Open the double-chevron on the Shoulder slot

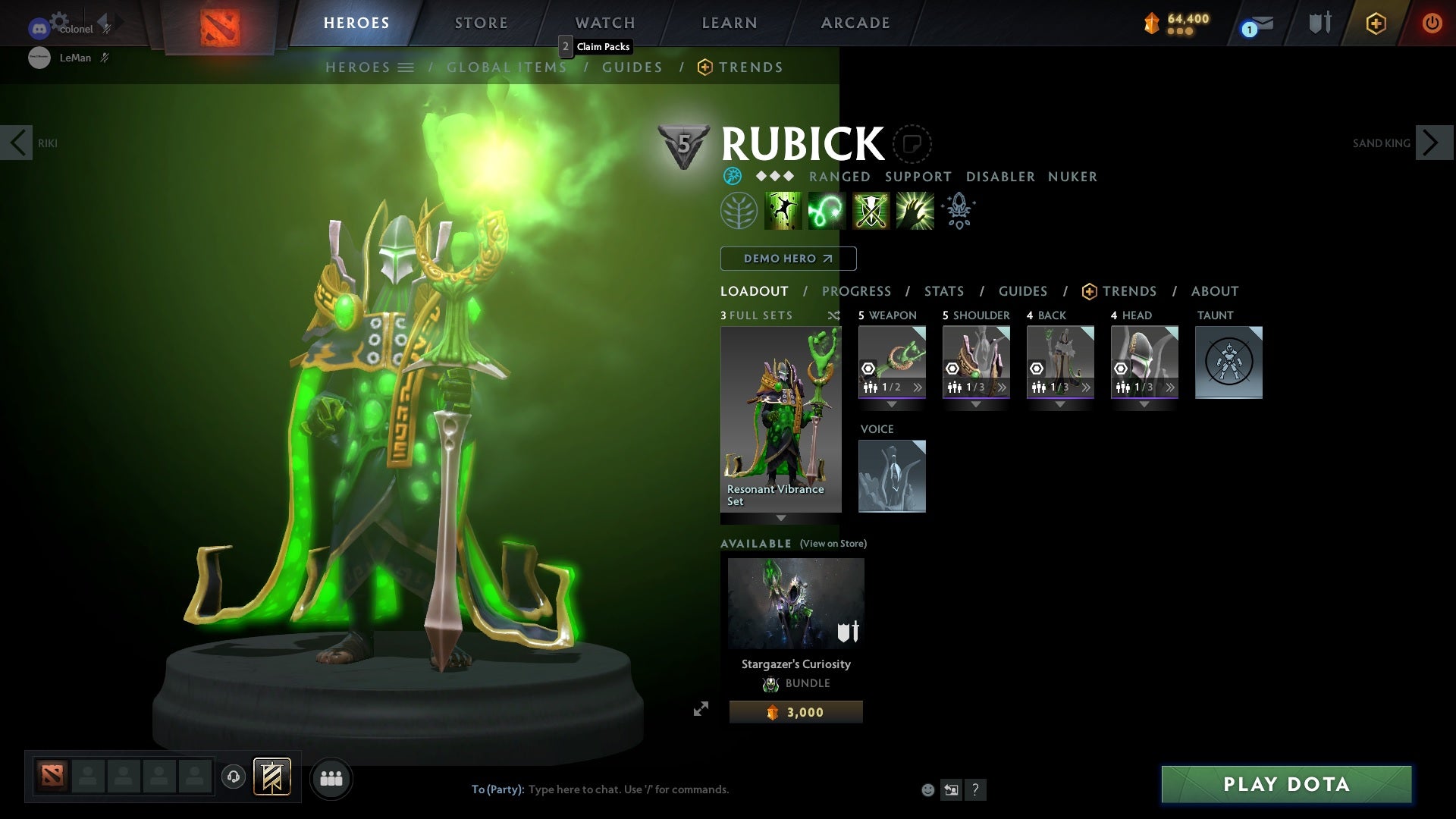point(1003,387)
